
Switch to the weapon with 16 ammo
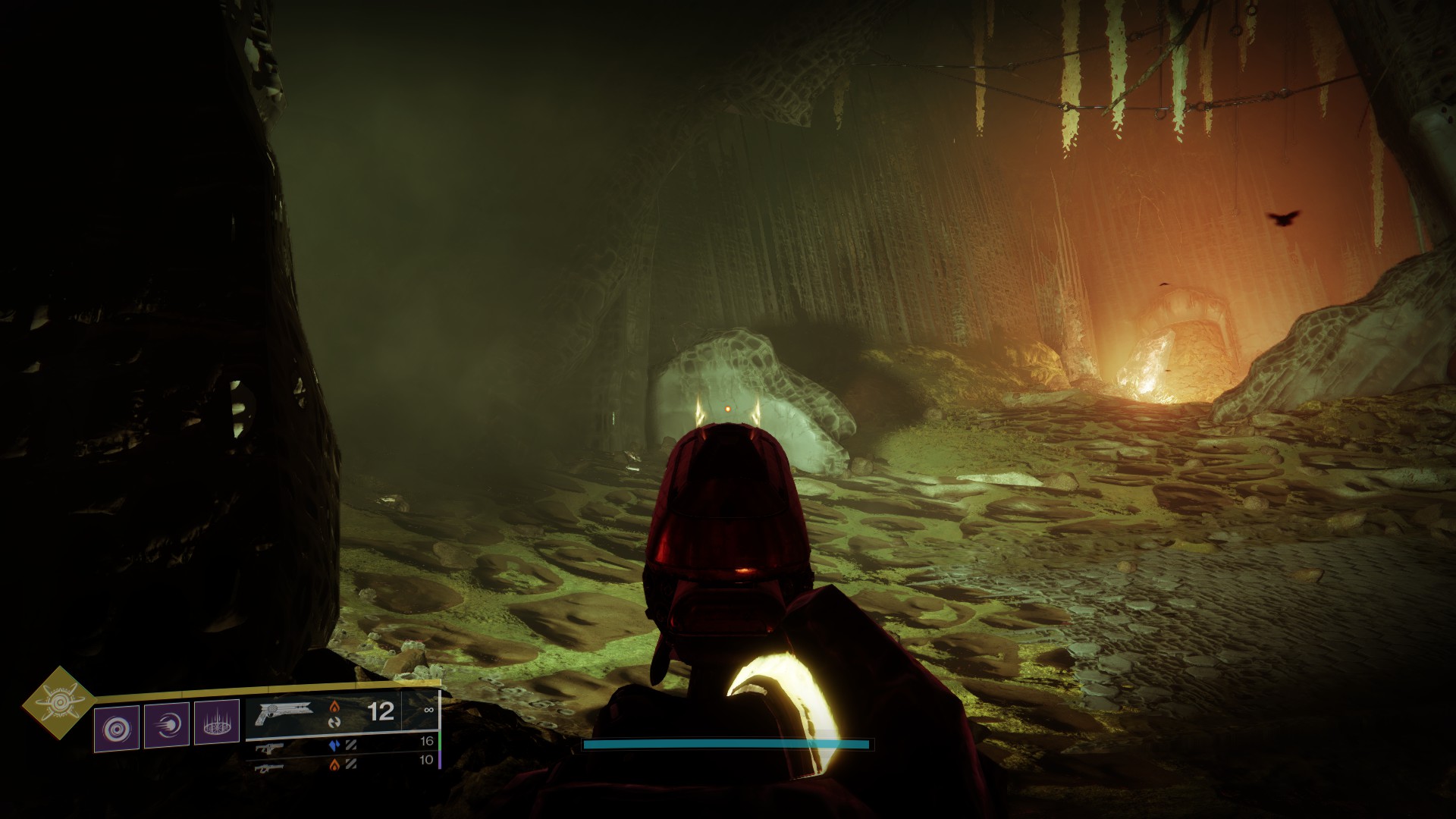(270, 748)
